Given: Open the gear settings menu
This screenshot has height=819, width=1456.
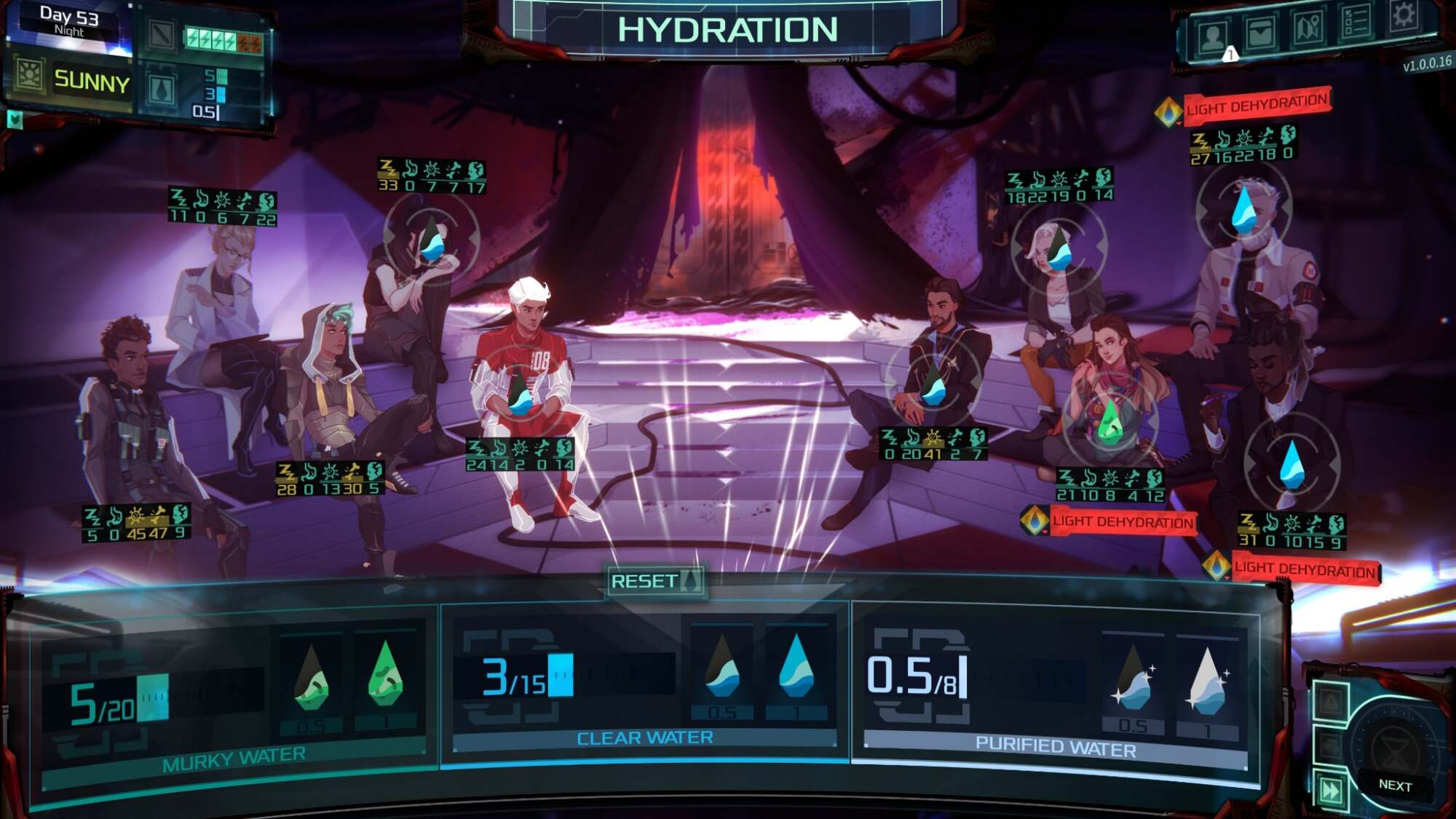Looking at the screenshot, I should click(1404, 16).
